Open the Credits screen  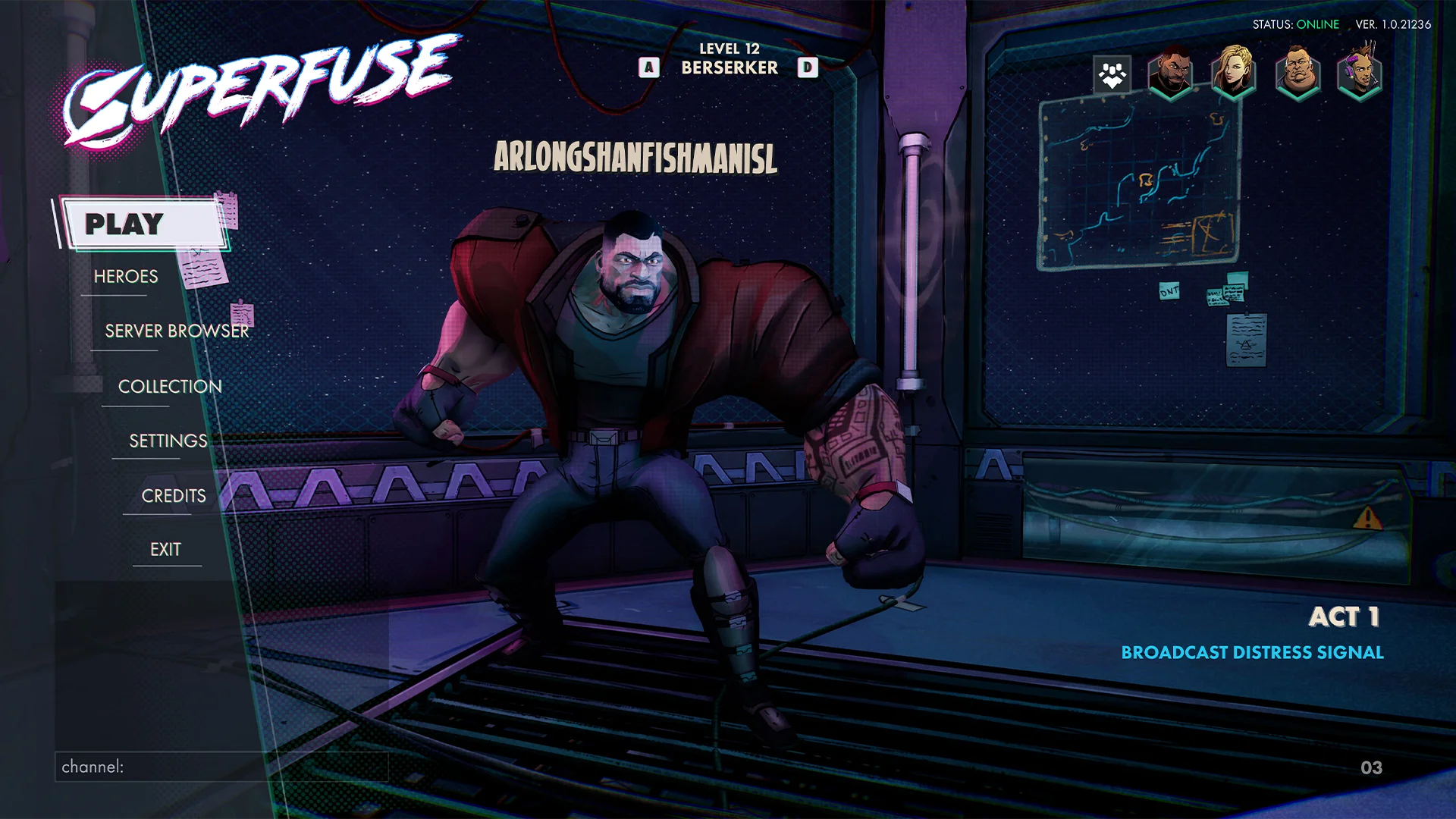point(172,495)
